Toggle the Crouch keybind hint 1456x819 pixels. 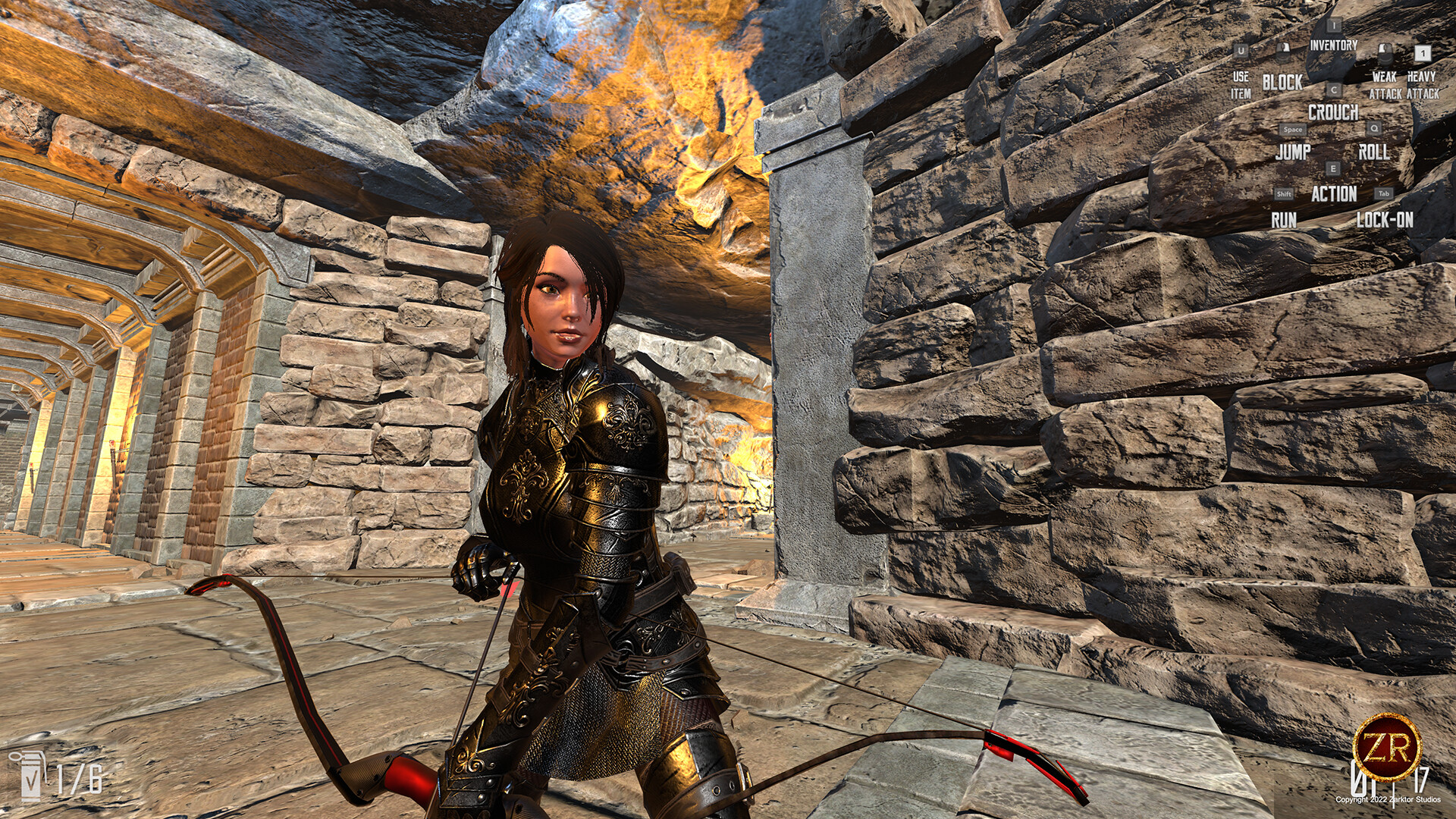click(1333, 111)
